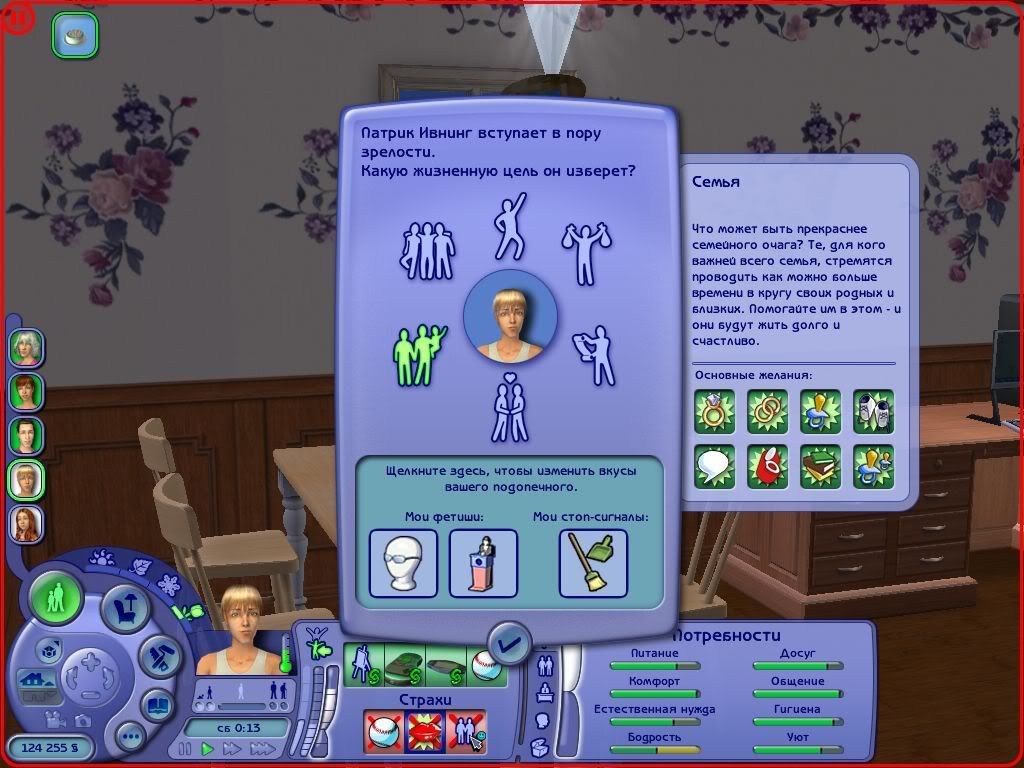Image resolution: width=1024 pixels, height=768 pixels.
Task: Select the Romance aspiration with the heart couple
Action: click(510, 407)
